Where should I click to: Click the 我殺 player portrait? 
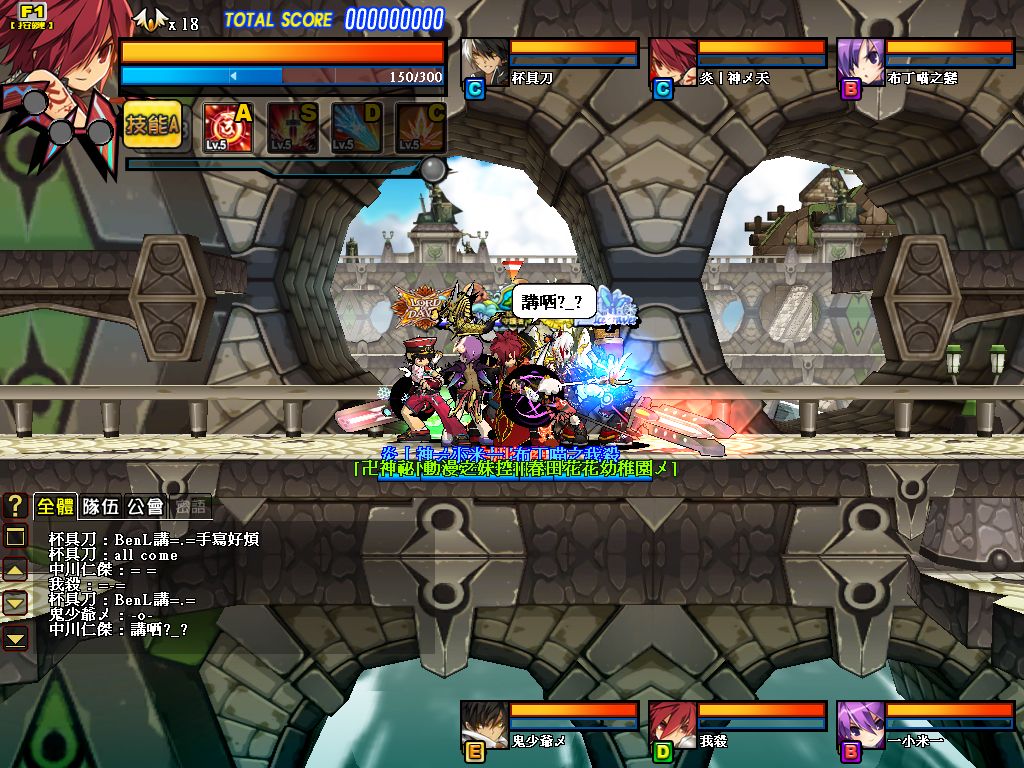pos(672,725)
